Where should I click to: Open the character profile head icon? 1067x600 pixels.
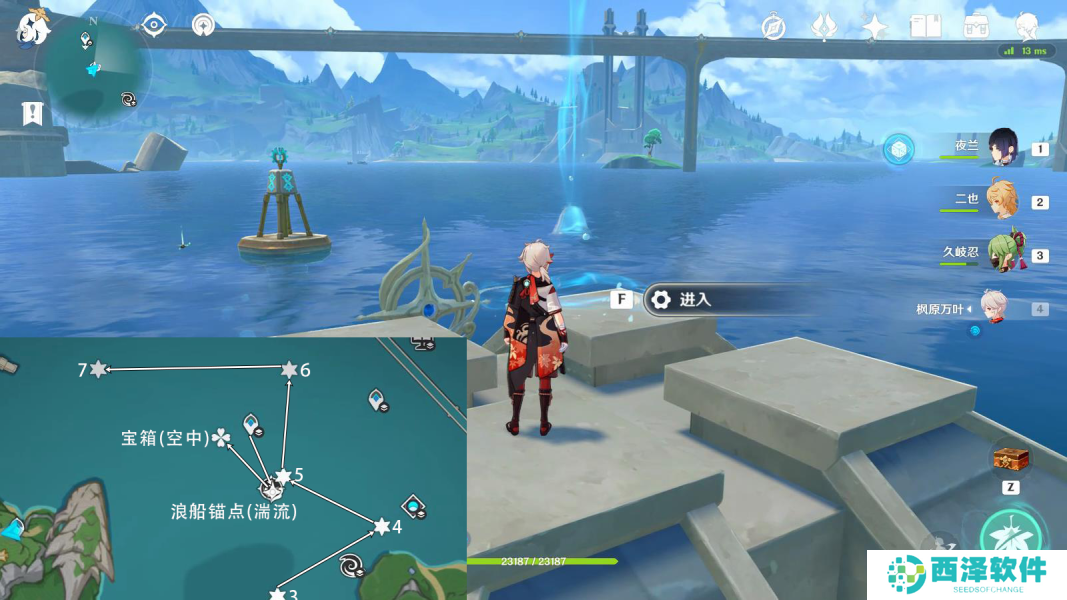pyautogui.click(x=1026, y=27)
